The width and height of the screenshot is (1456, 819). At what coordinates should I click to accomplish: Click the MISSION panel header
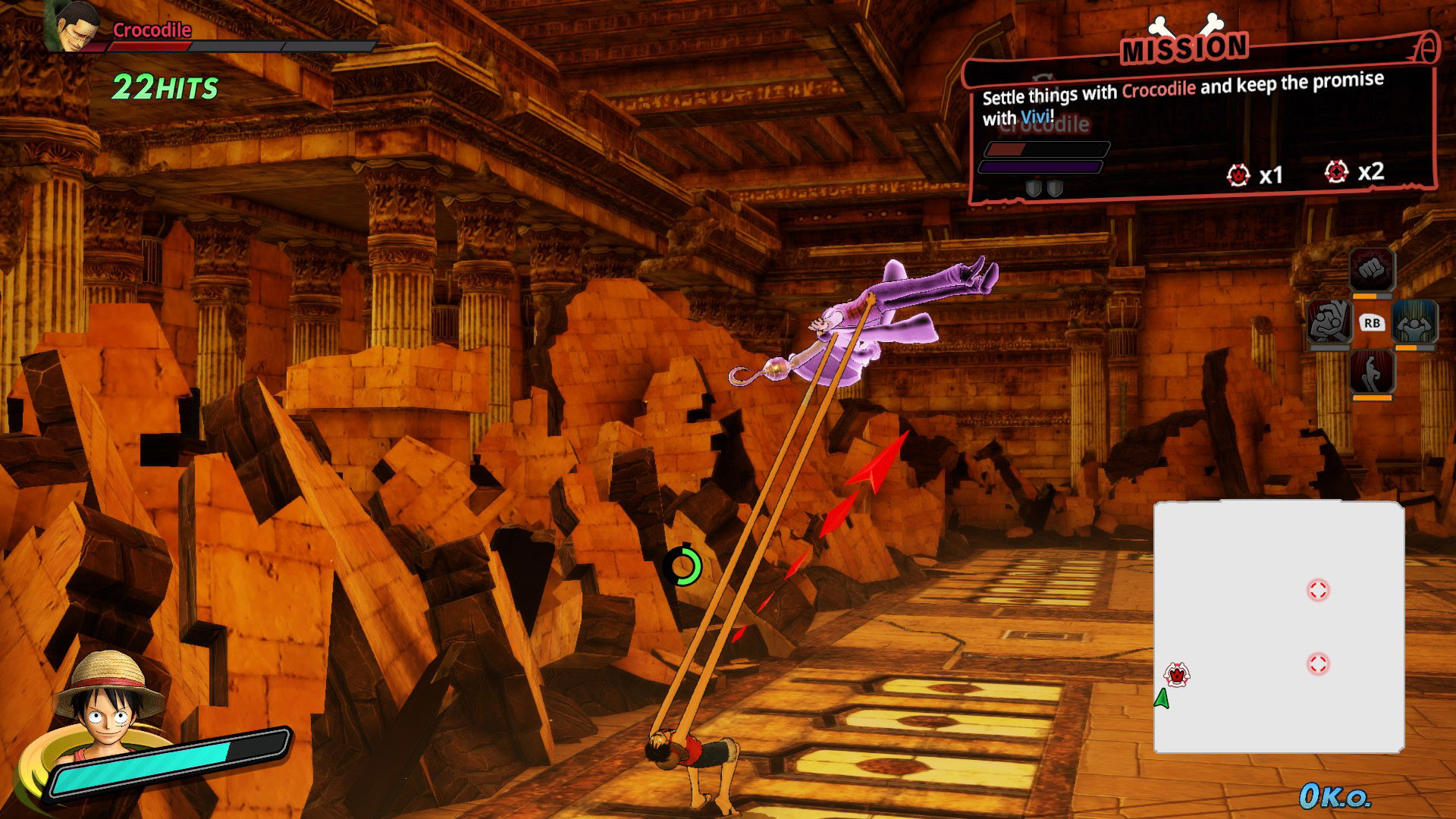pyautogui.click(x=1185, y=48)
